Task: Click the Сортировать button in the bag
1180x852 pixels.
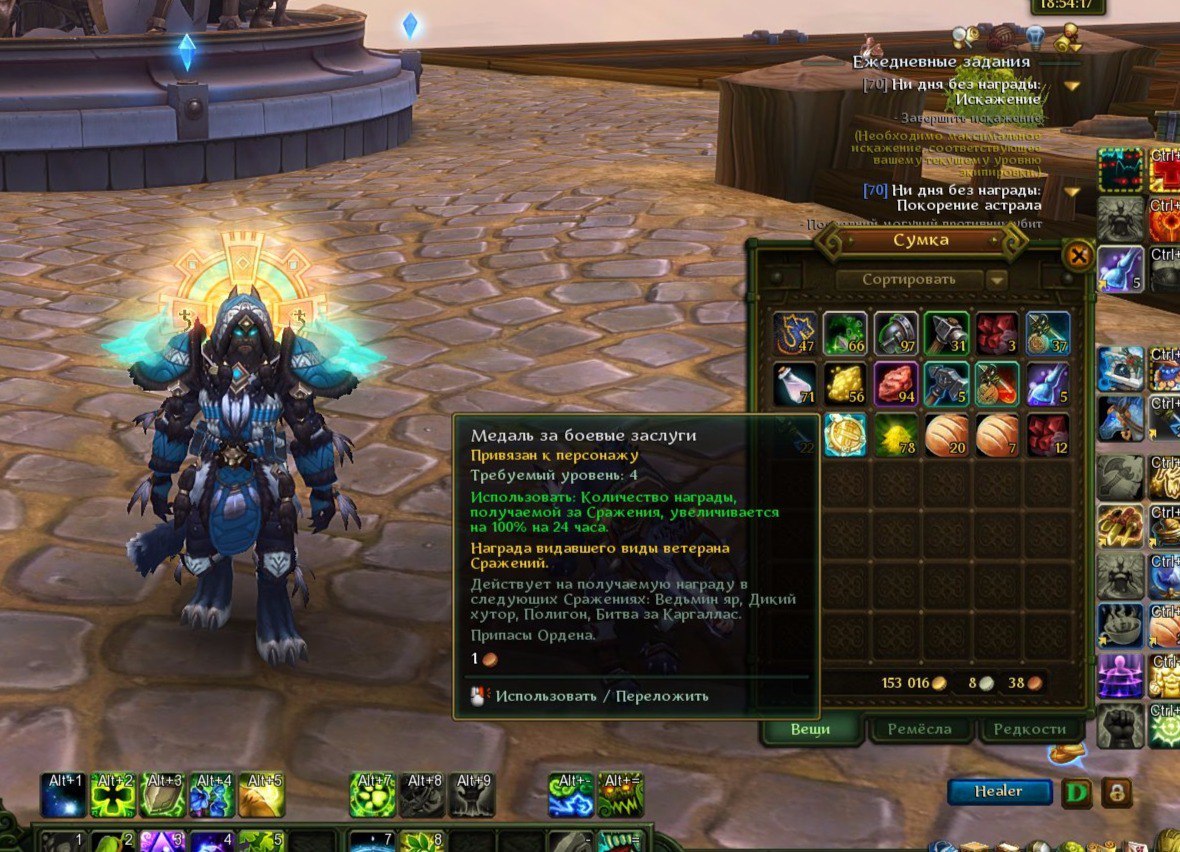Action: coord(909,280)
